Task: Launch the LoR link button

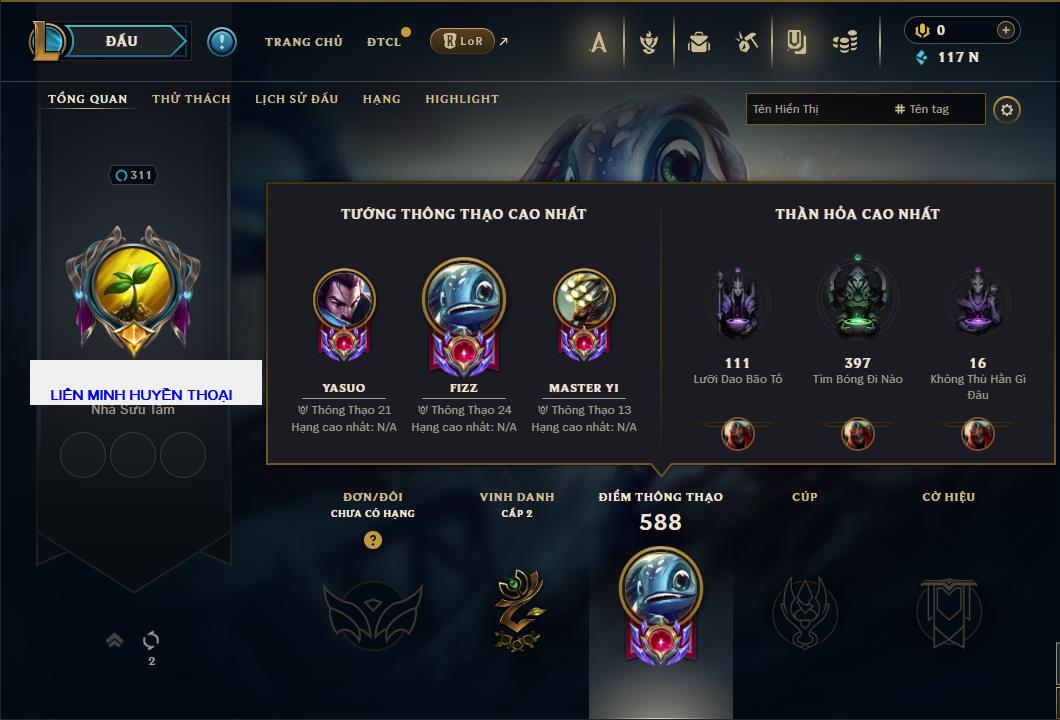Action: tap(462, 41)
